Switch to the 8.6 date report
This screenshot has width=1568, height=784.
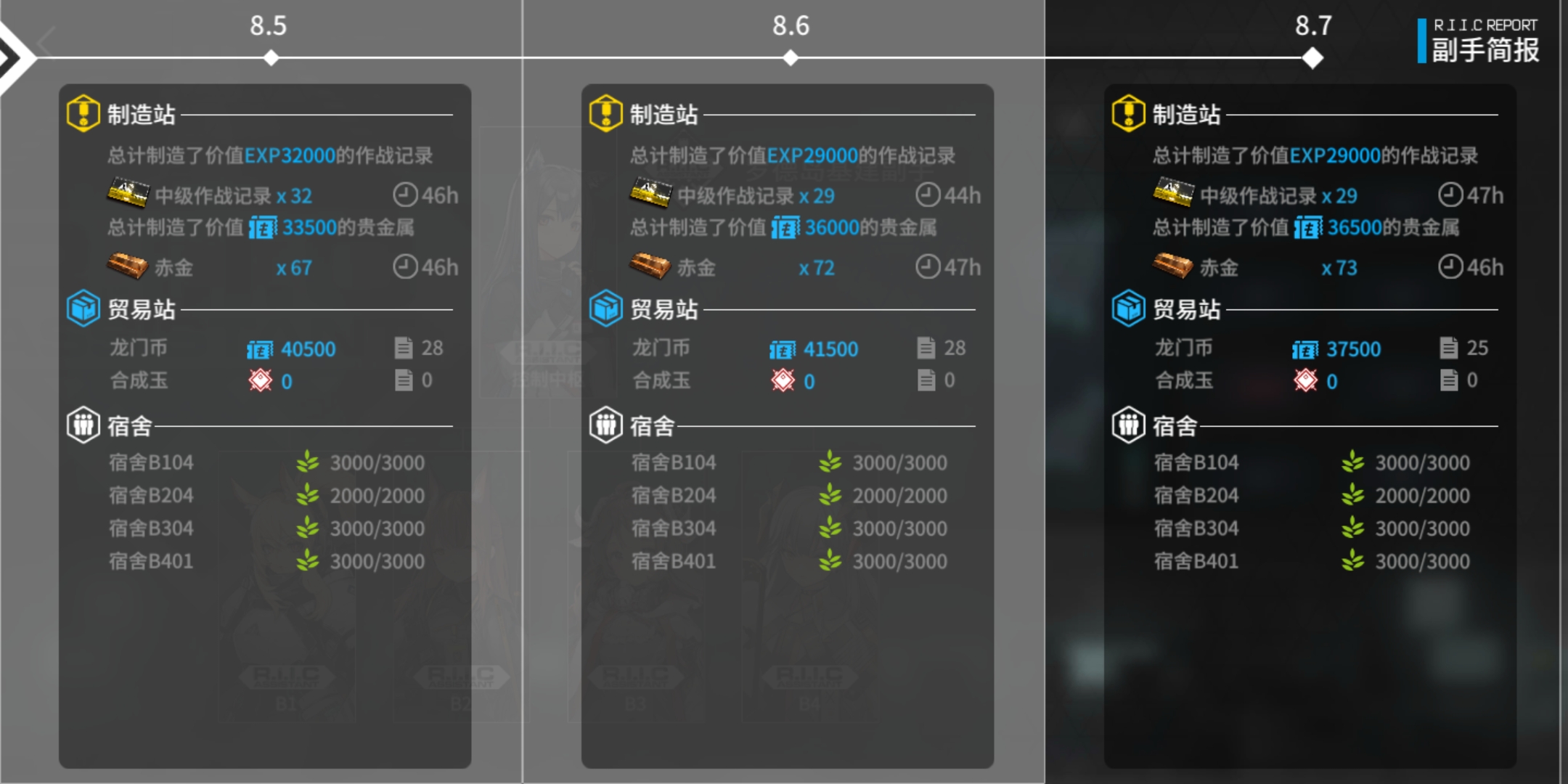(x=791, y=26)
